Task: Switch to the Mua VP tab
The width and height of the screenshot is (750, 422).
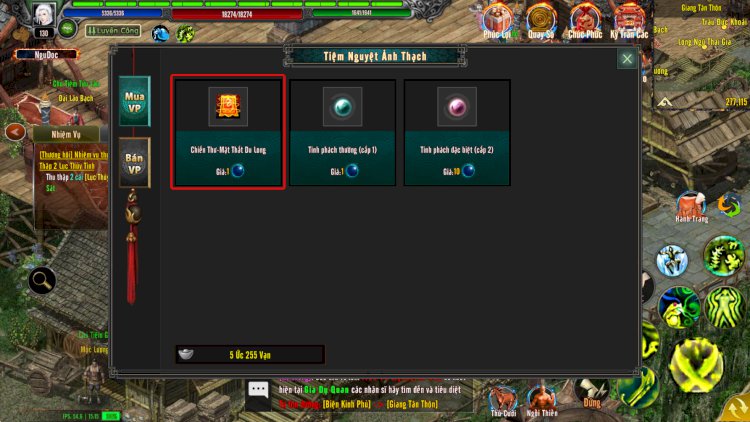Action: [x=134, y=101]
